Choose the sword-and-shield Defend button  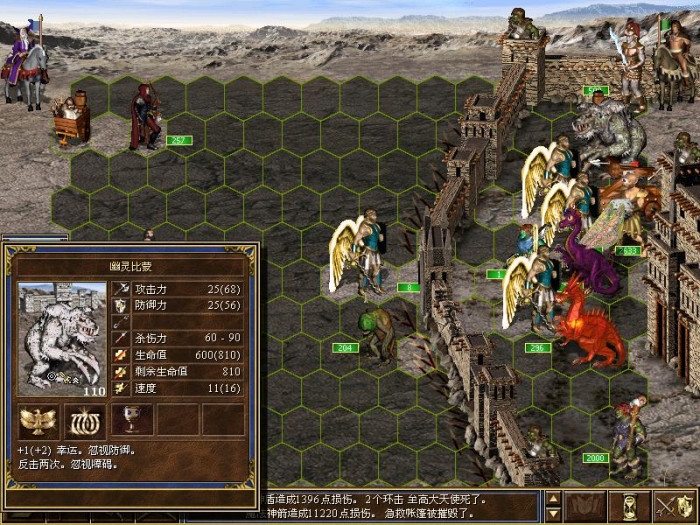point(674,507)
